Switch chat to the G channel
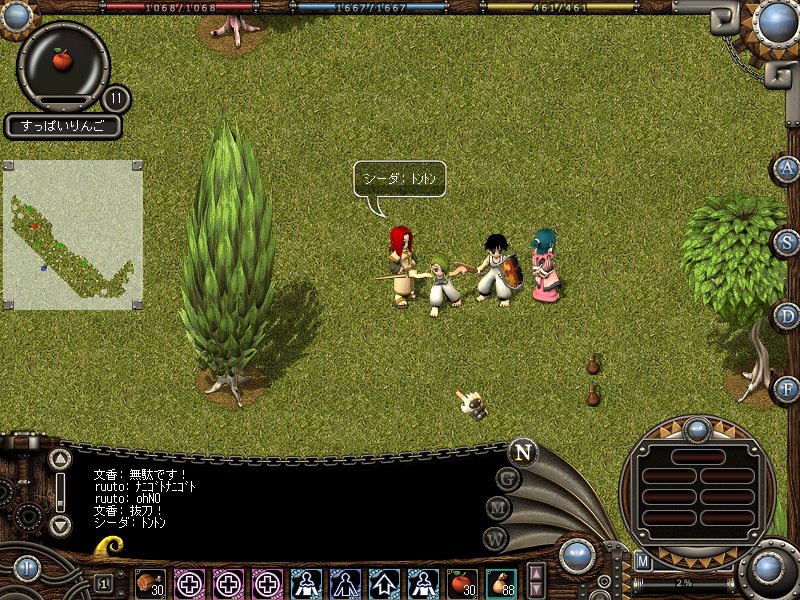800x600 pixels. 508,479
